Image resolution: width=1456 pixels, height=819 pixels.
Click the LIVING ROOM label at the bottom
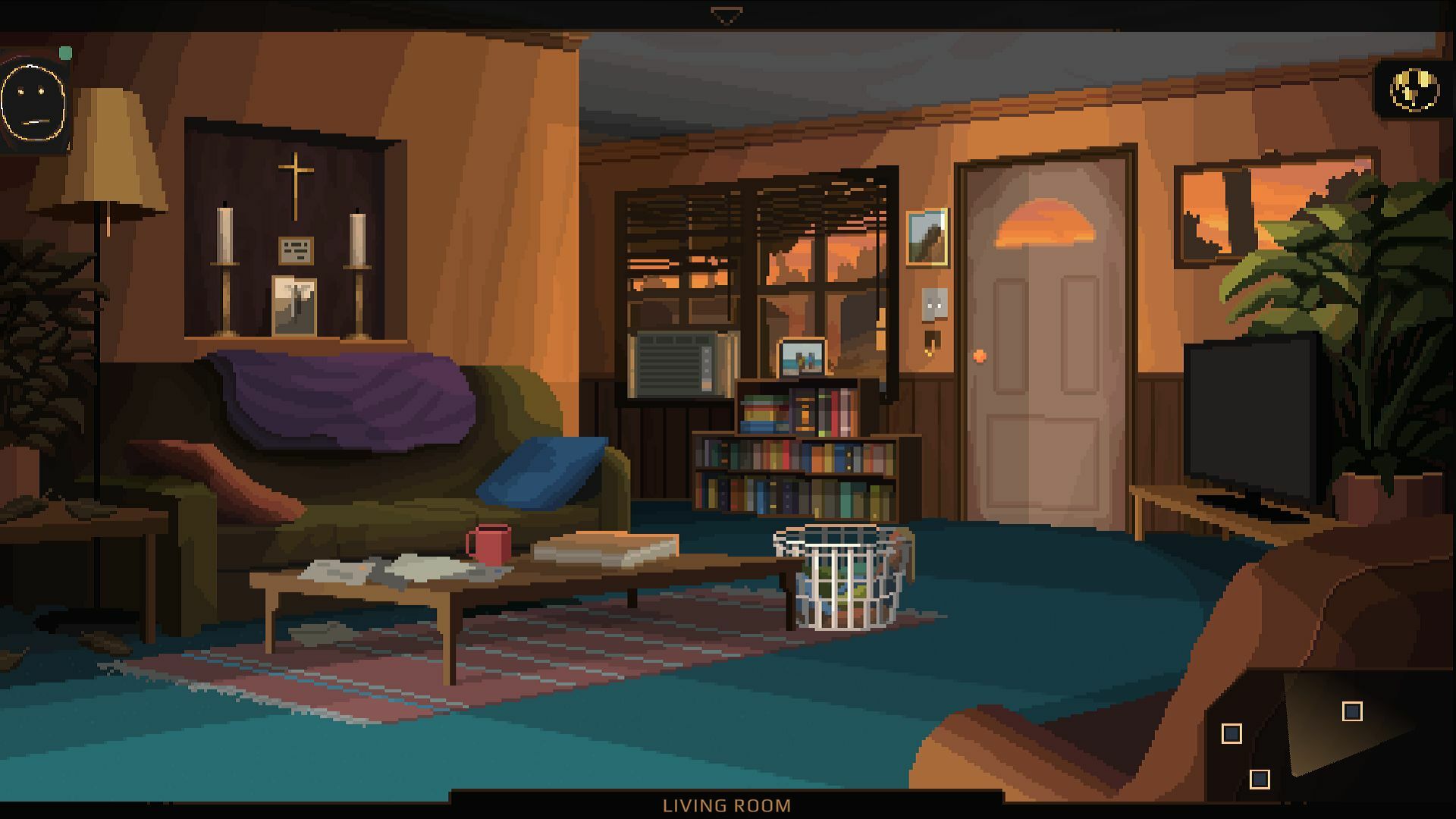tap(726, 806)
